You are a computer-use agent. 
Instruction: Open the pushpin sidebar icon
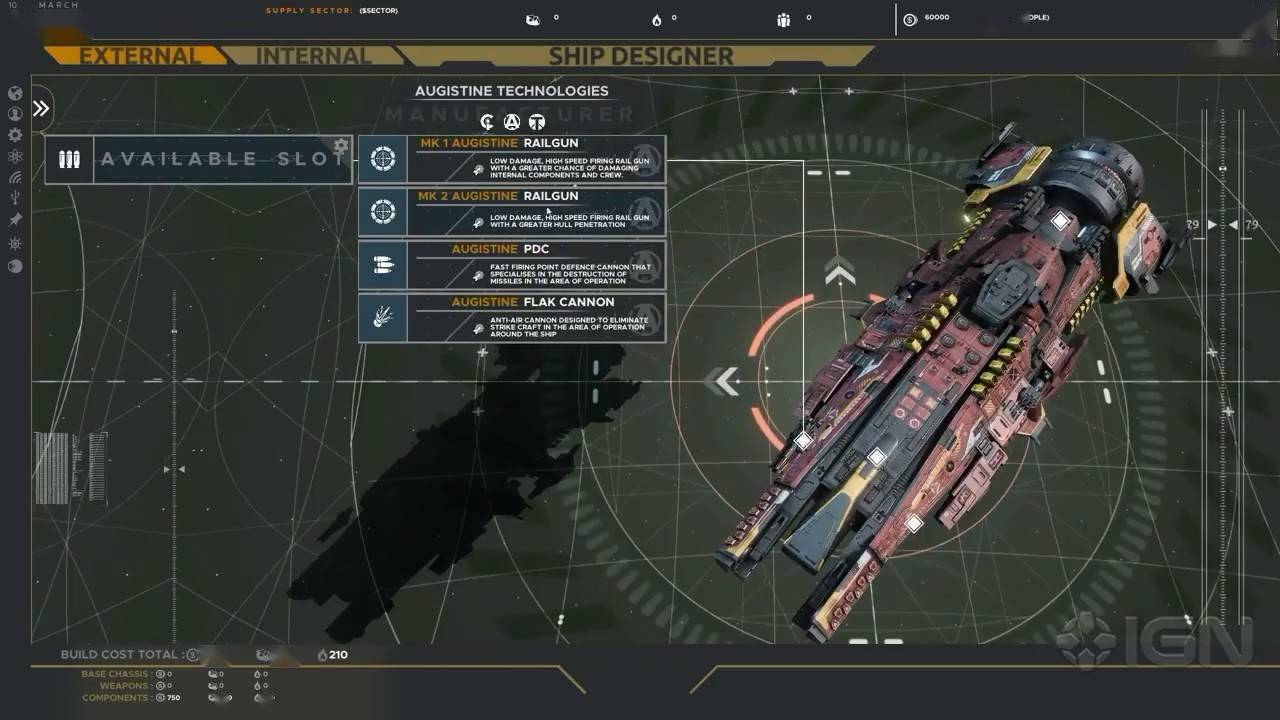point(15,220)
